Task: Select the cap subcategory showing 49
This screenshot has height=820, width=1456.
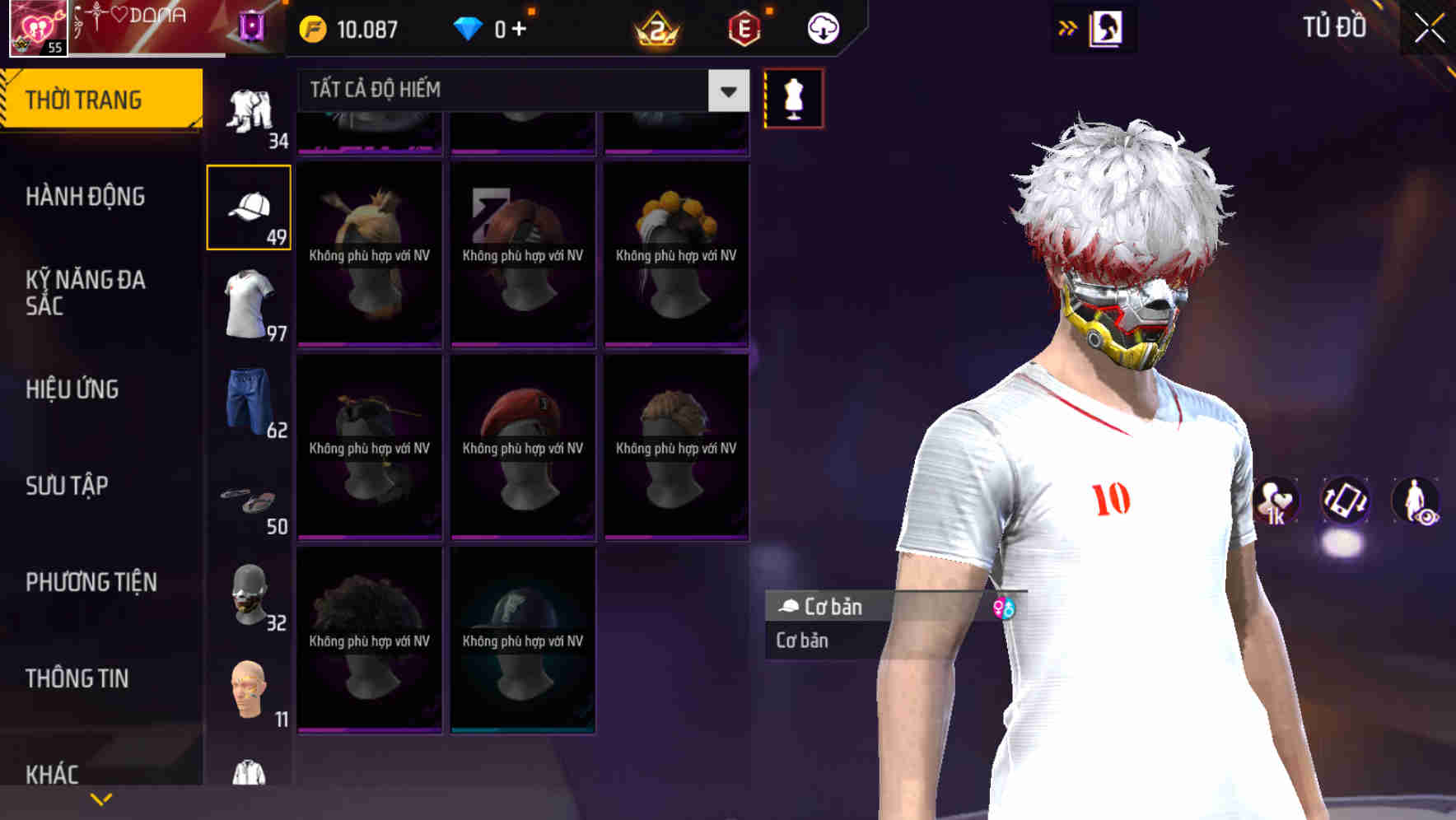Action: click(249, 207)
